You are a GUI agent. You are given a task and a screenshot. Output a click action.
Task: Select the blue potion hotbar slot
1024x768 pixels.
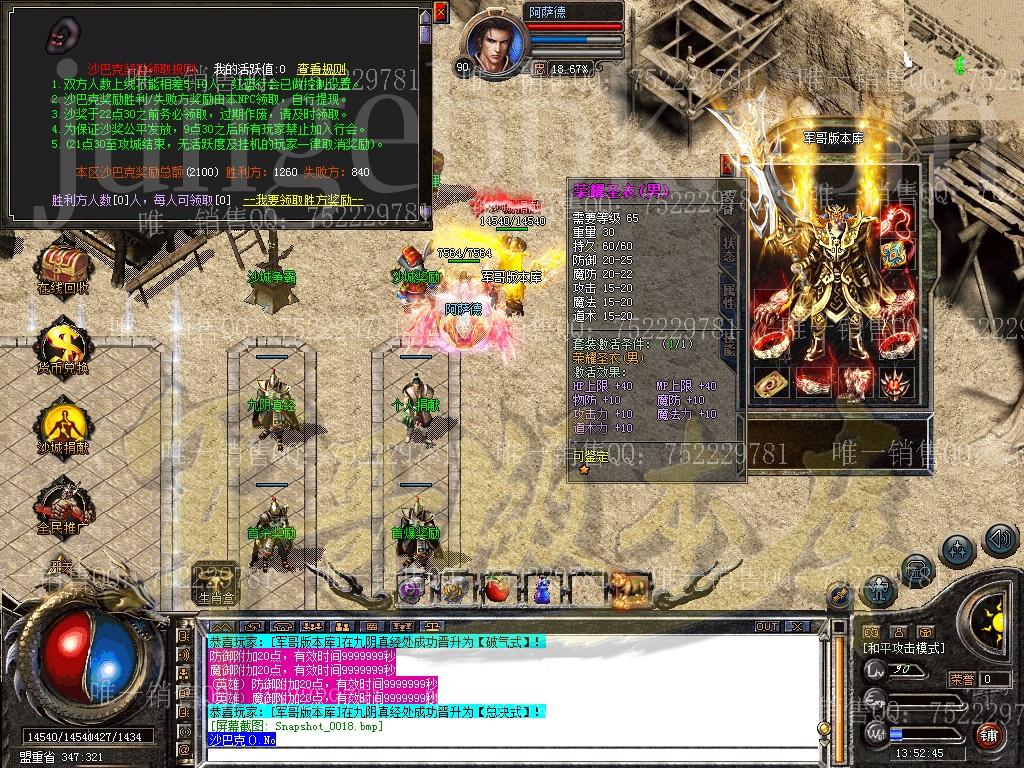tap(541, 590)
